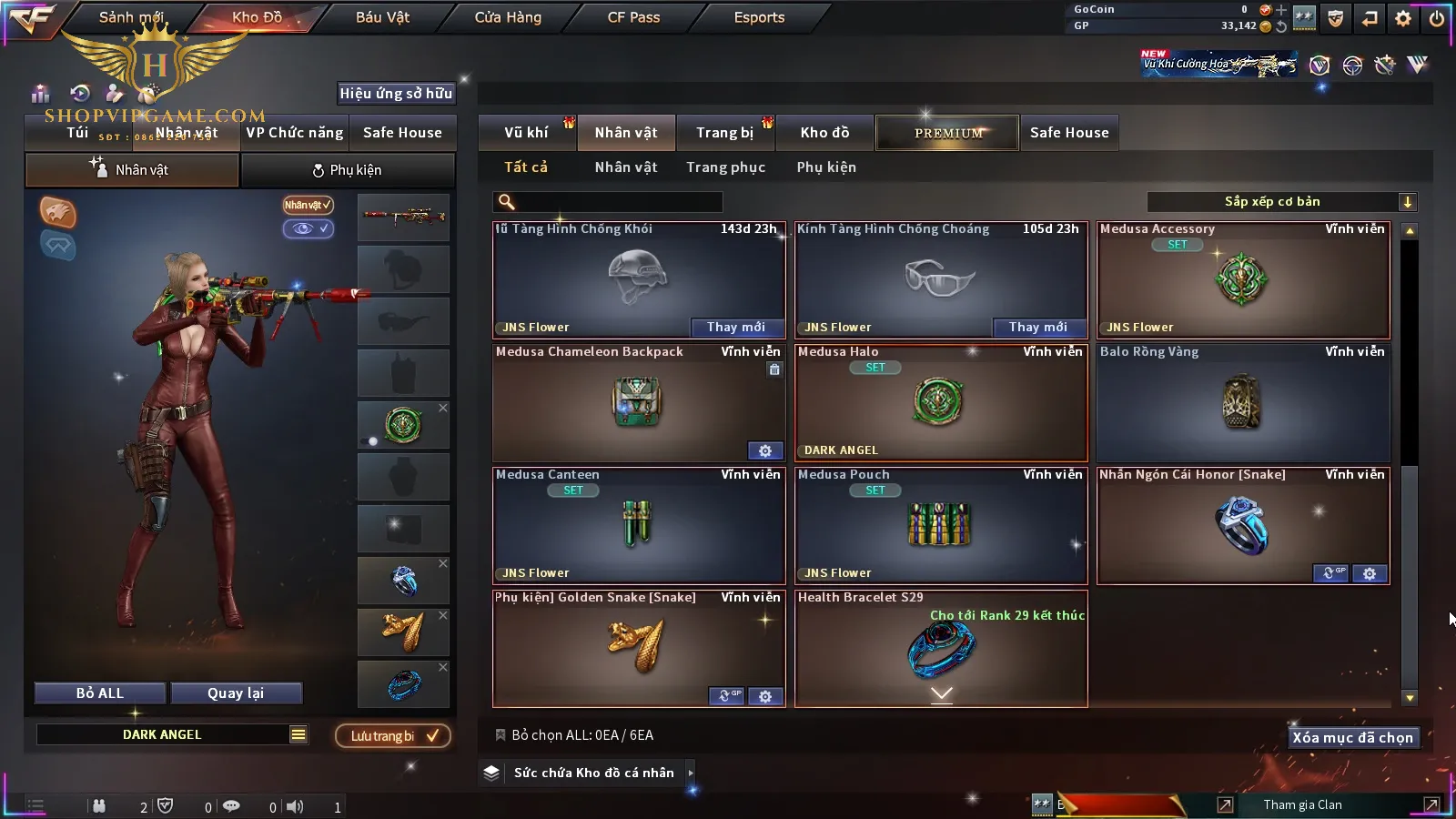Select the Trang bị tab

click(724, 133)
